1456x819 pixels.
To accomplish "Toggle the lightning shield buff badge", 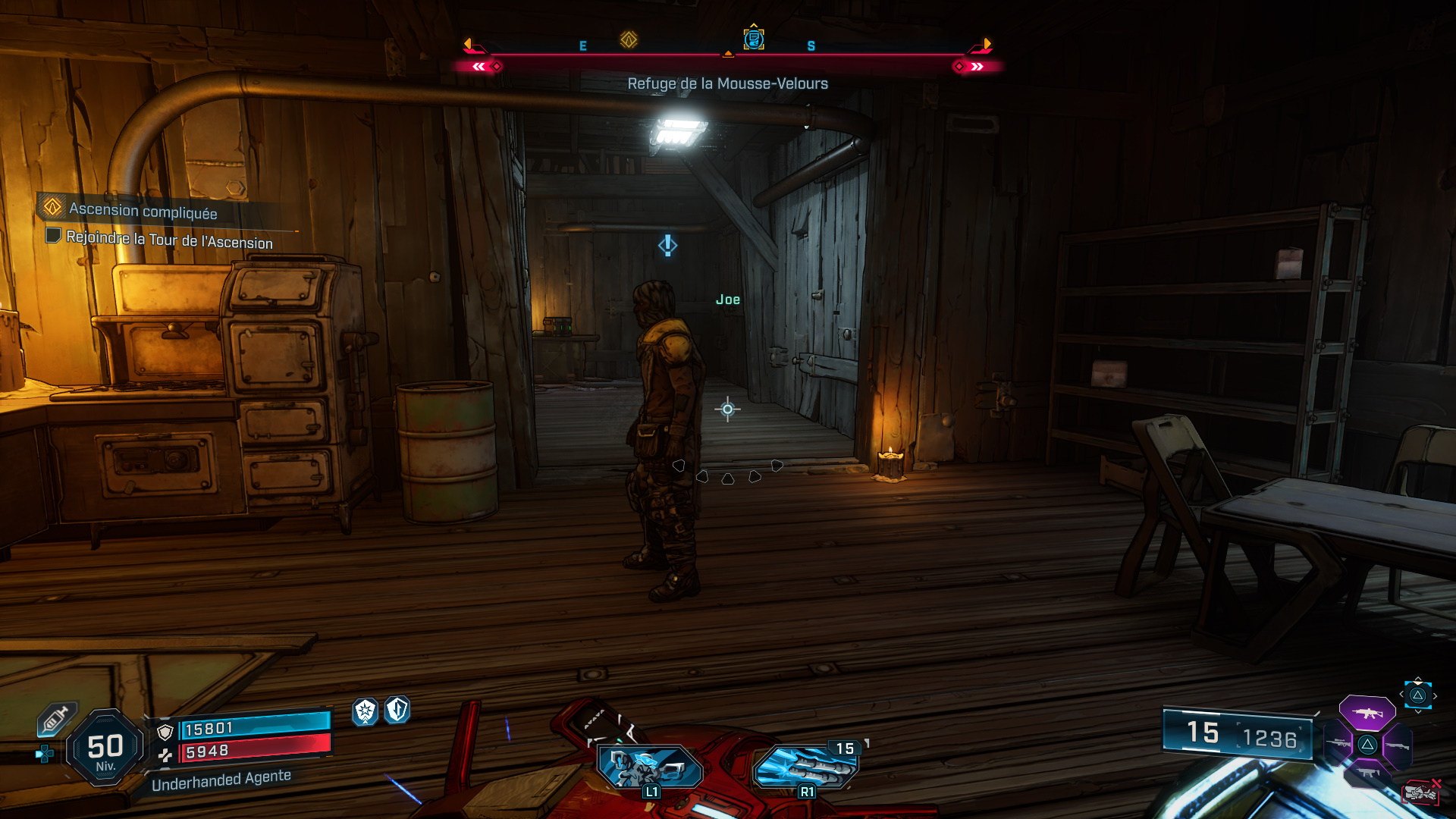I will pyautogui.click(x=399, y=712).
